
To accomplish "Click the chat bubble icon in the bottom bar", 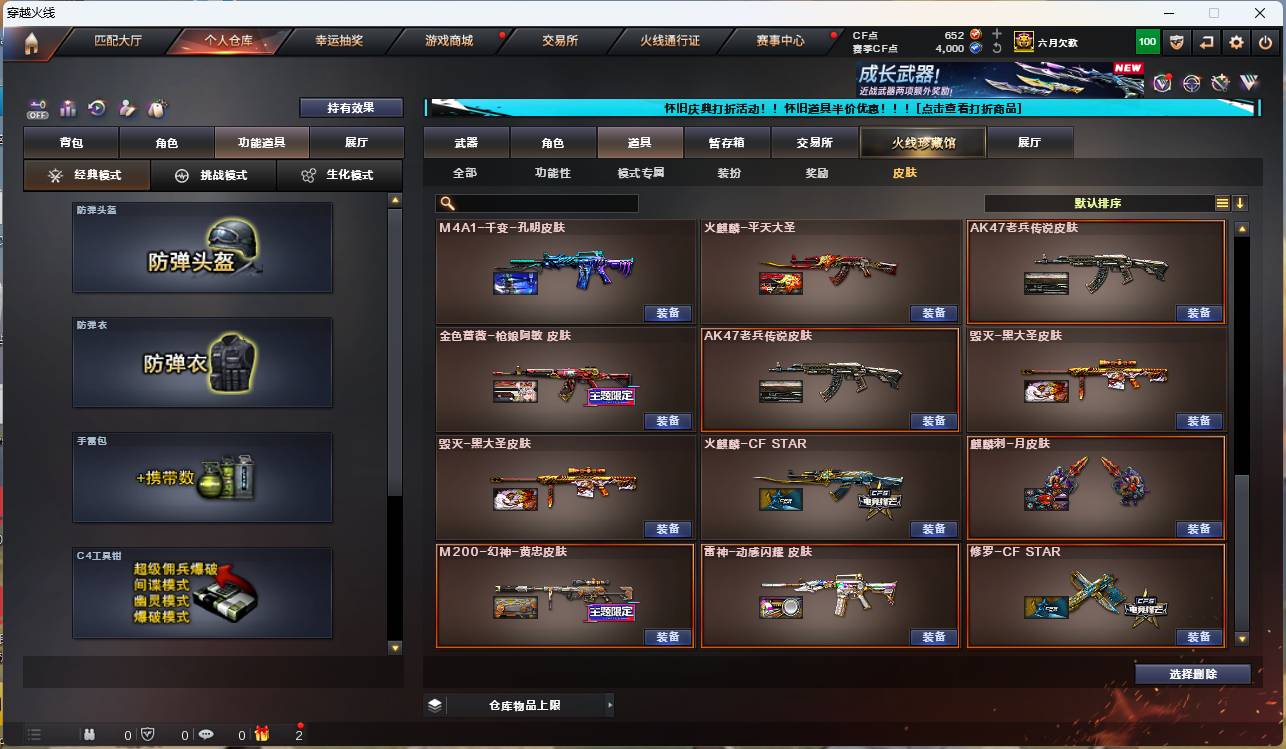I will 206,734.
